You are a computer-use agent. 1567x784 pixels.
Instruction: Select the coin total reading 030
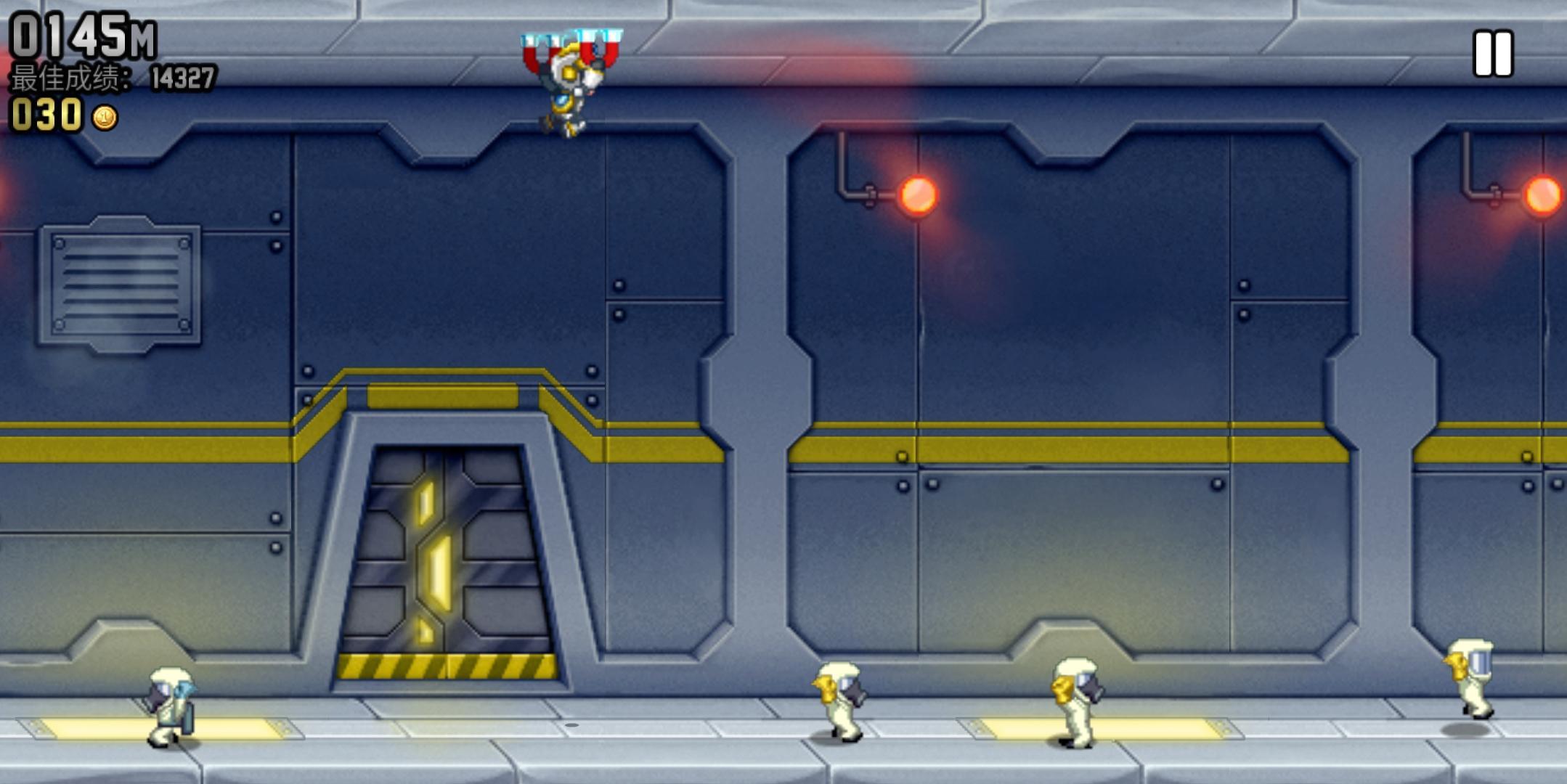pos(47,113)
